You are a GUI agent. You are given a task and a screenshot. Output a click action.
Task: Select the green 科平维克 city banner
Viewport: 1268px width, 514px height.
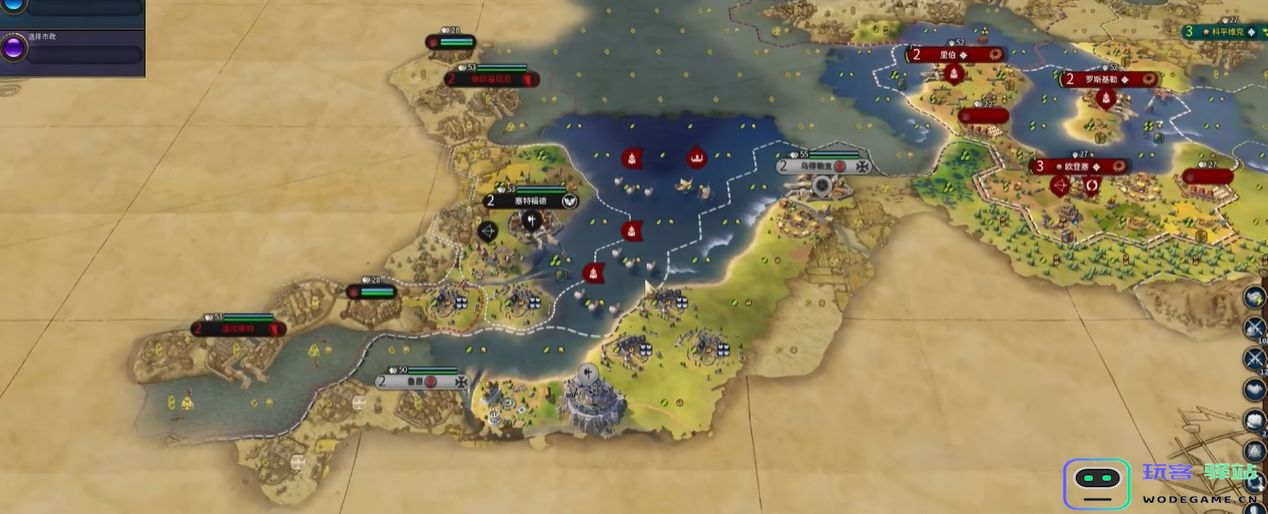pos(1224,31)
